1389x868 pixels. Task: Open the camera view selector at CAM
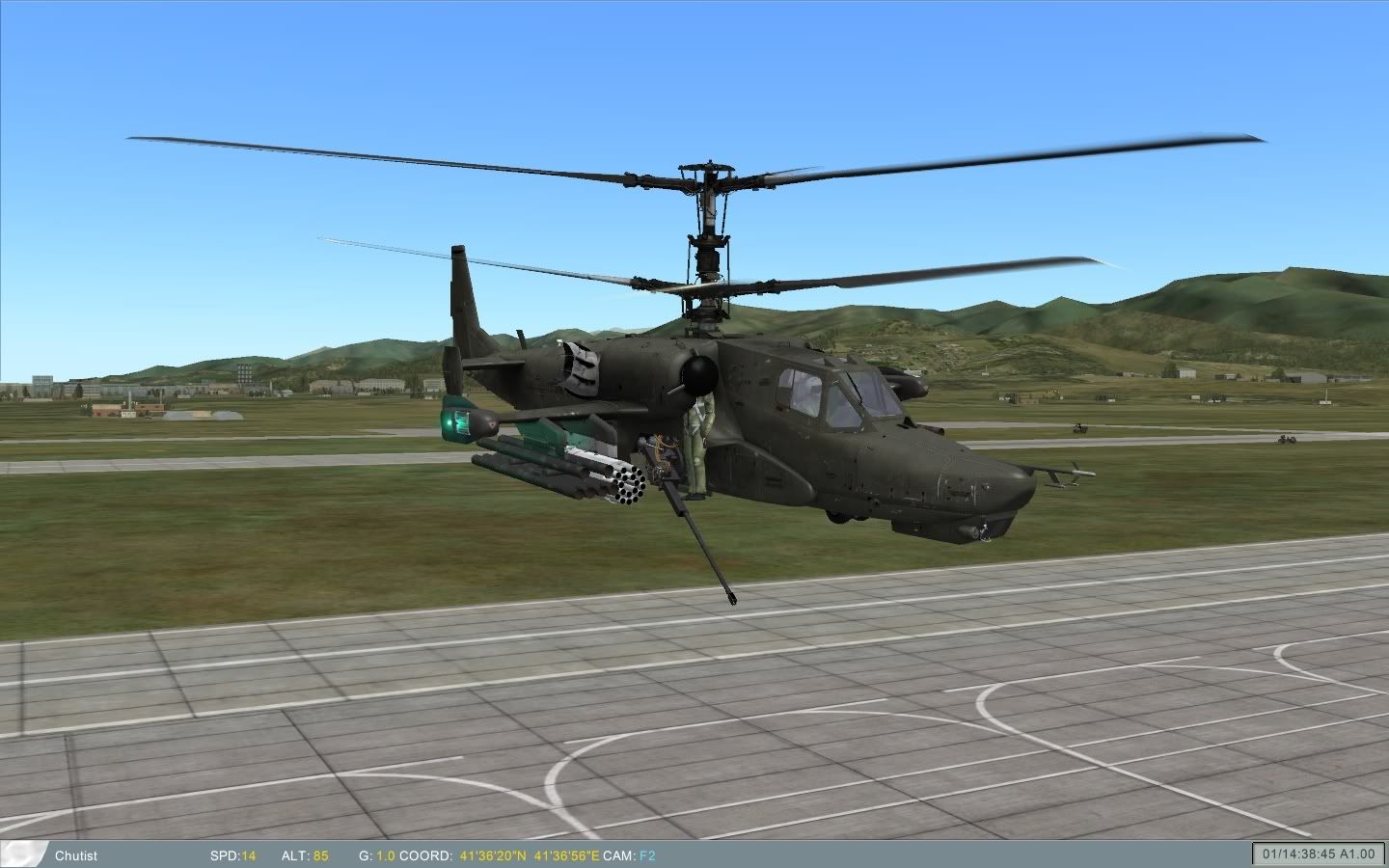click(621, 855)
